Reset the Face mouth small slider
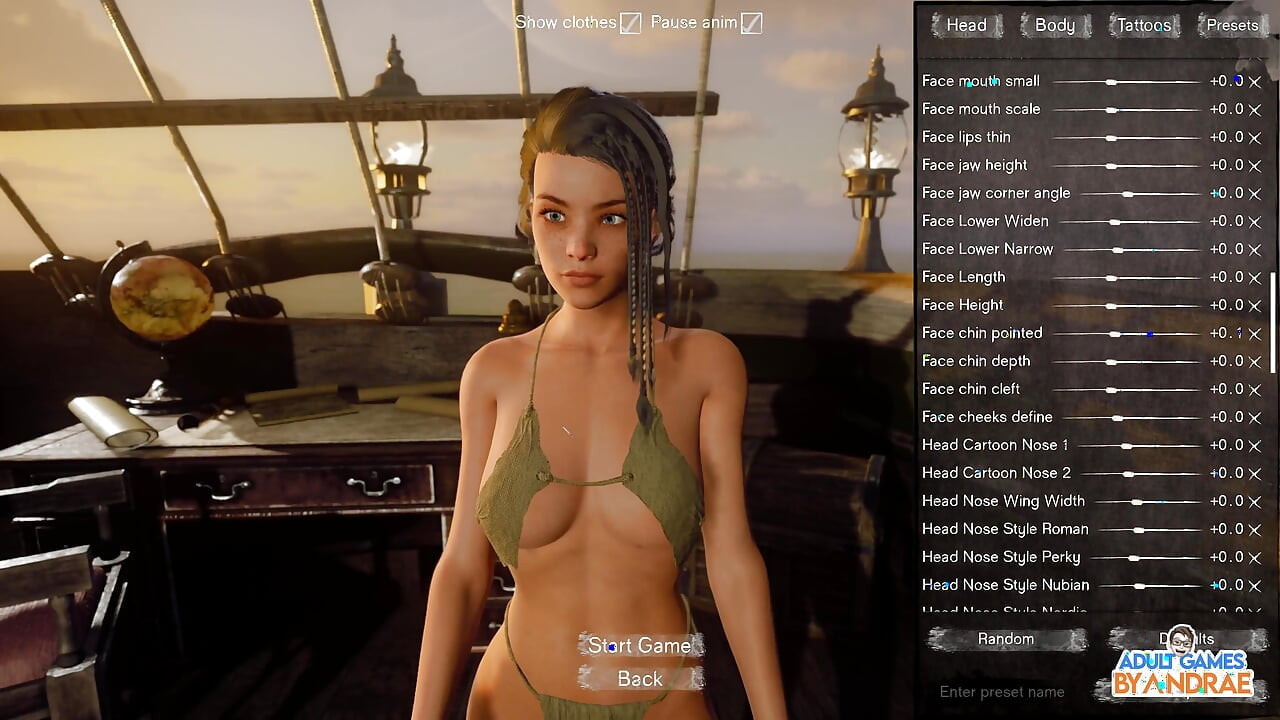 pos(1255,82)
